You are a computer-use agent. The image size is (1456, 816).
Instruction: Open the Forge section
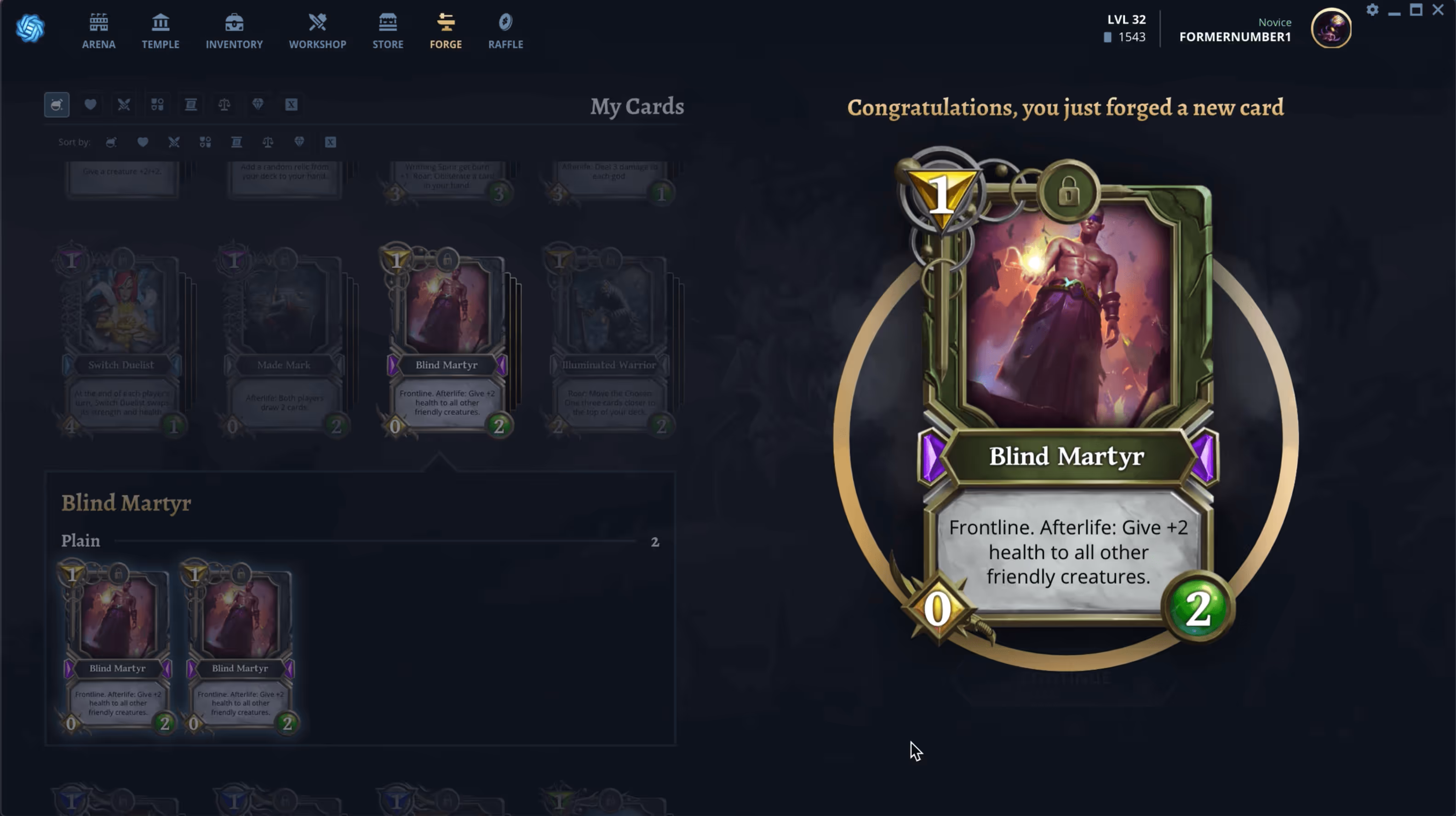click(445, 31)
